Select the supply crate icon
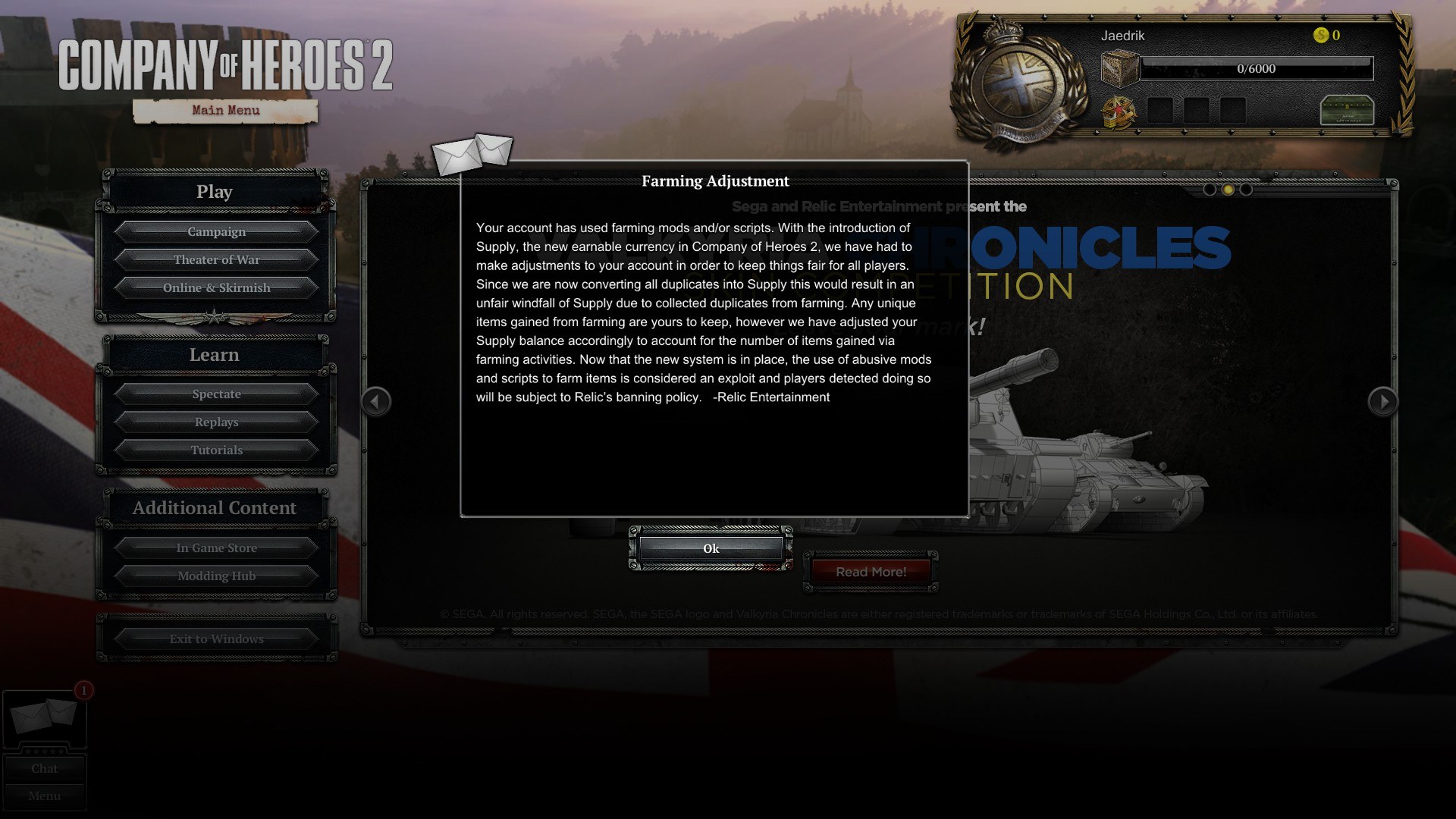 (1120, 69)
